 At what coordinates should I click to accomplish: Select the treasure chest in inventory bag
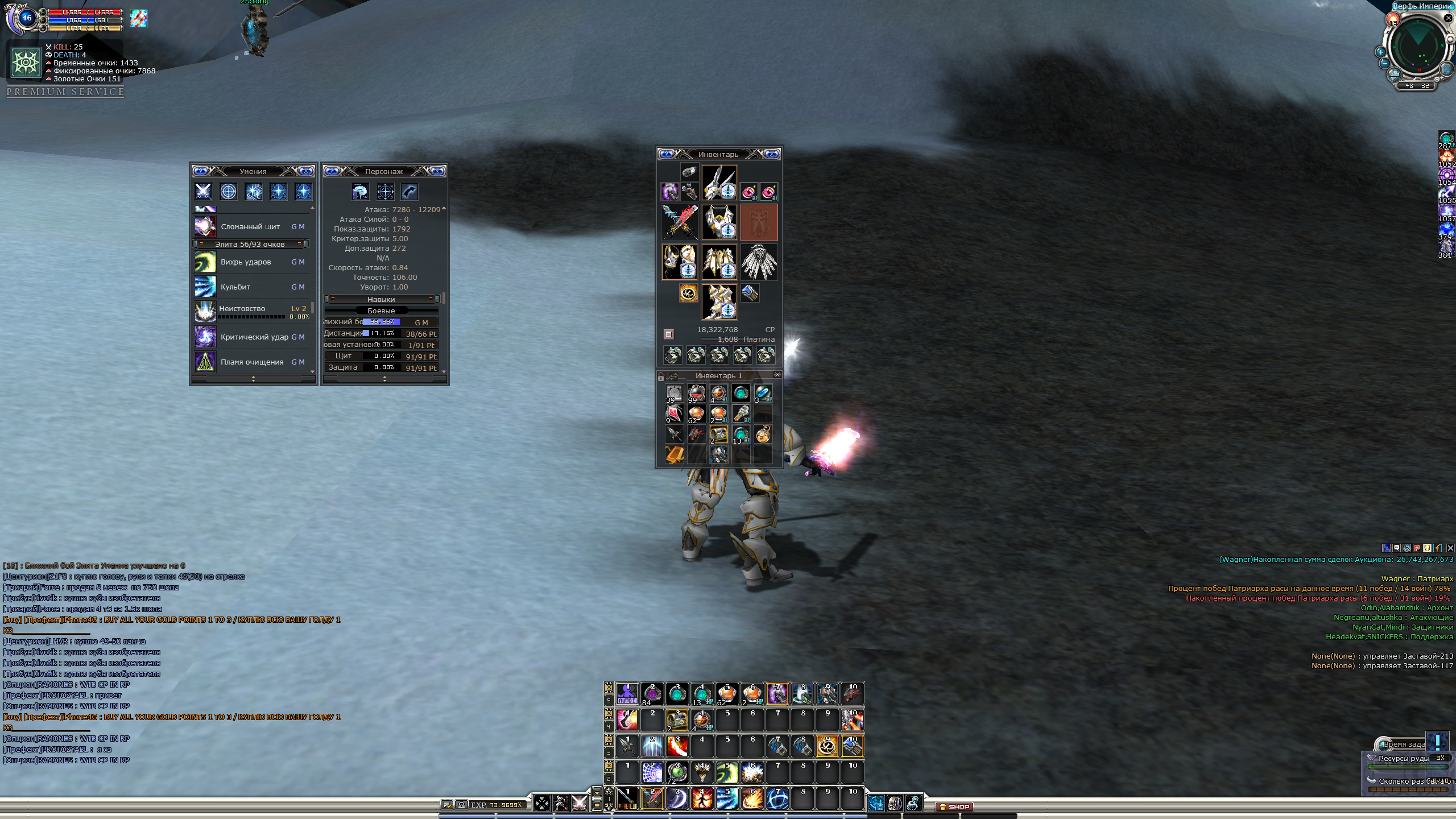coord(719,435)
